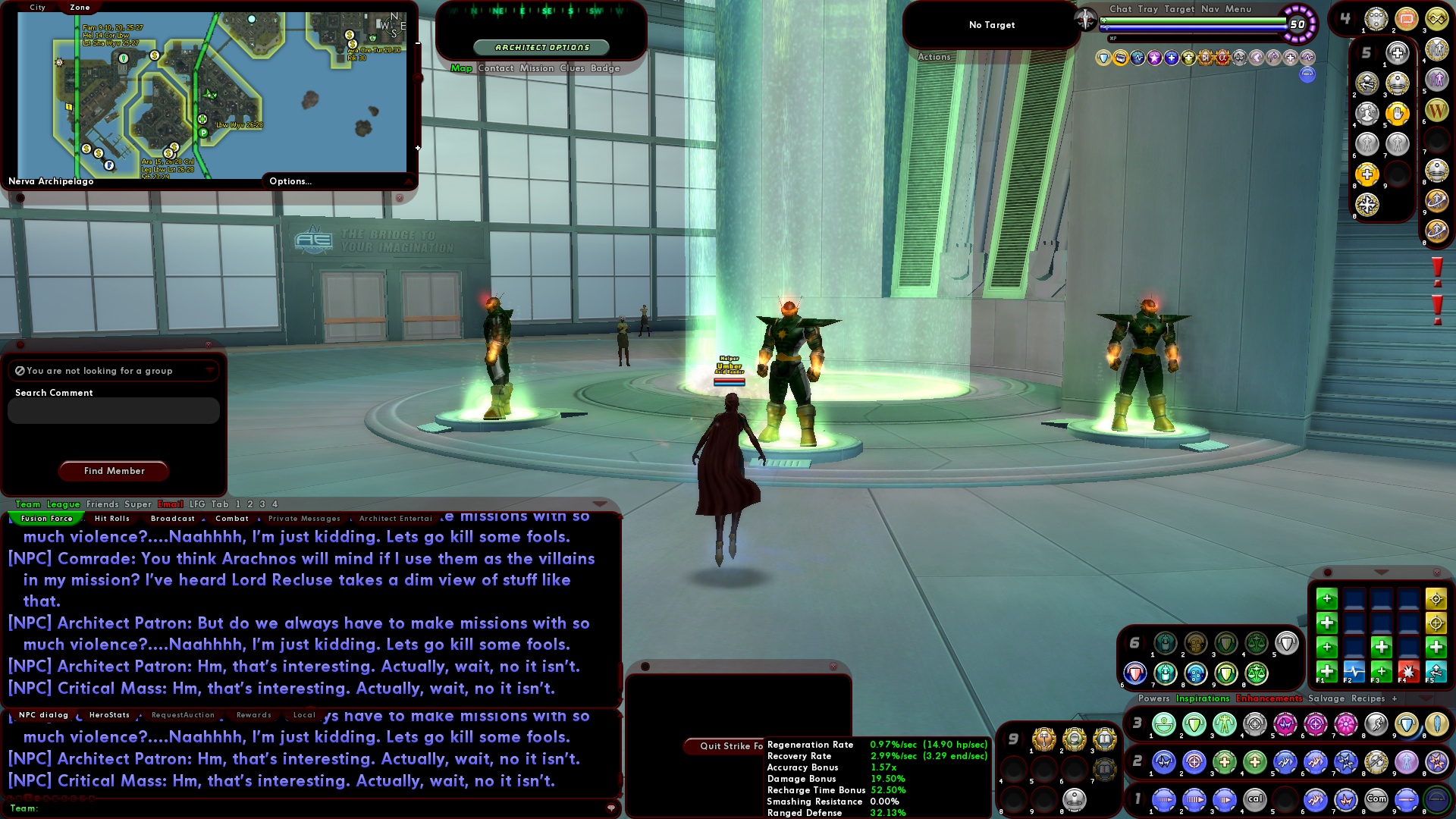Activate power slot 1 in tray 3
Viewport: 1456px width, 819px height.
[1164, 723]
